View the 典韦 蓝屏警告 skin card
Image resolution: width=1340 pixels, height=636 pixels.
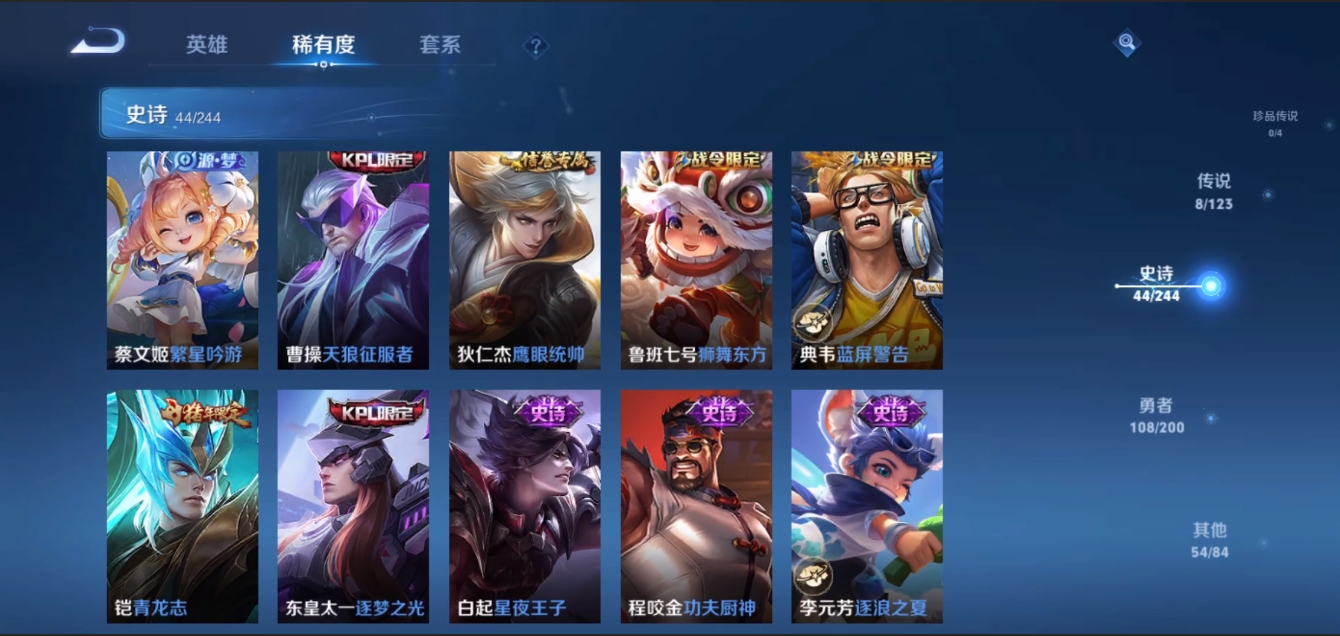click(867, 260)
